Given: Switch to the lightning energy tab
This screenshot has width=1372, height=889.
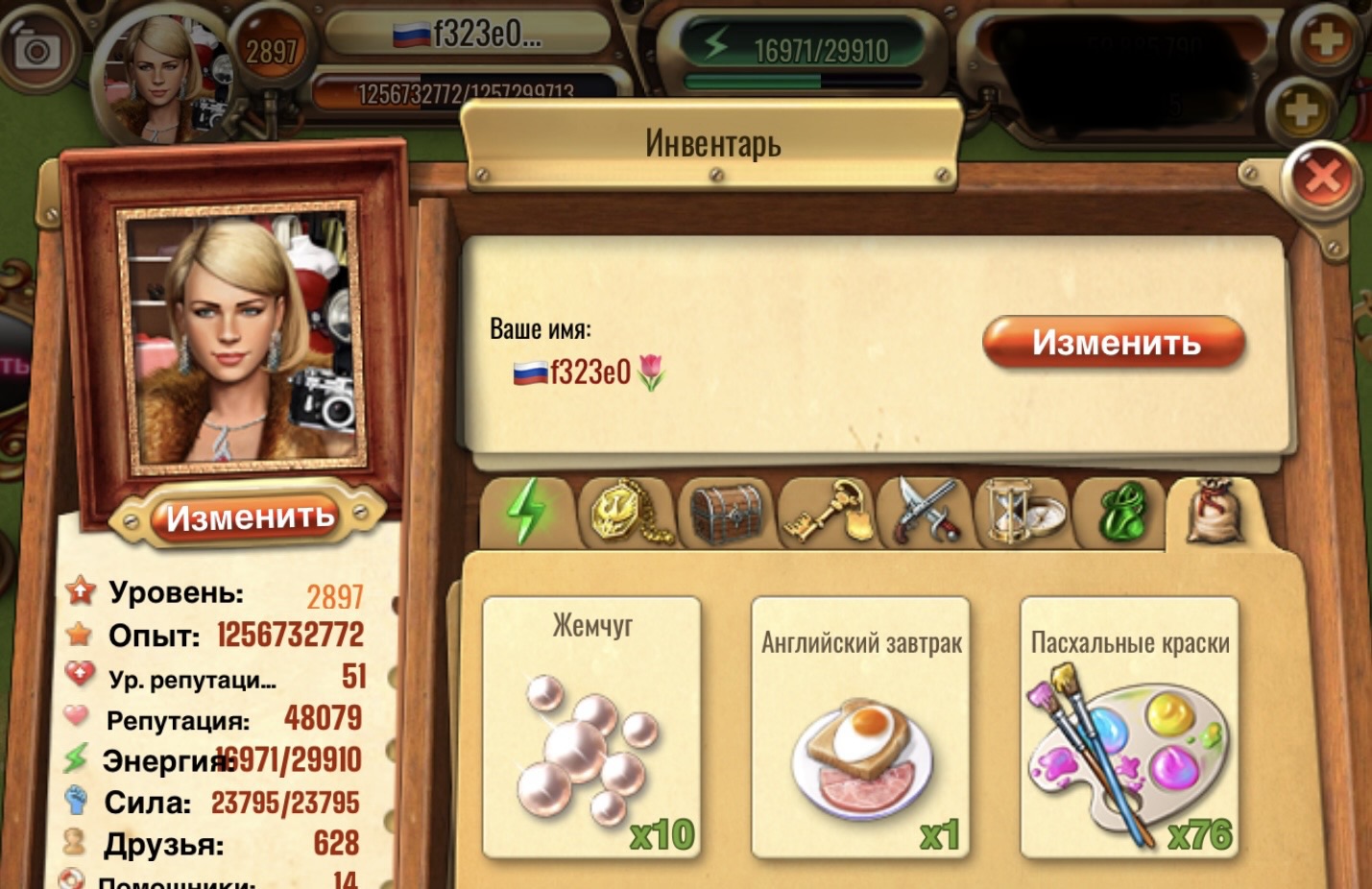Looking at the screenshot, I should [526, 511].
